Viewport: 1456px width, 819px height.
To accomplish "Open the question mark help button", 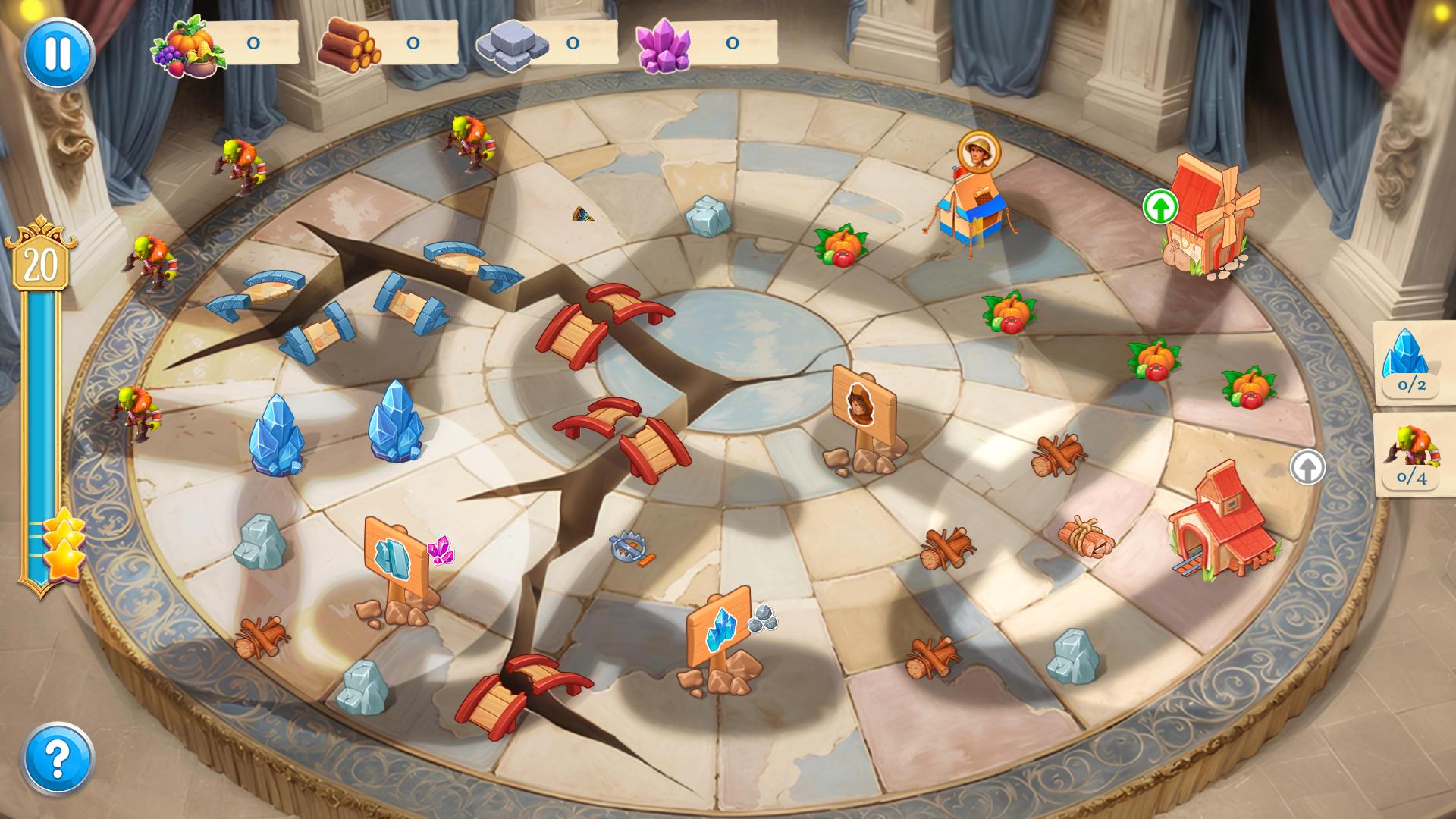I will [58, 757].
